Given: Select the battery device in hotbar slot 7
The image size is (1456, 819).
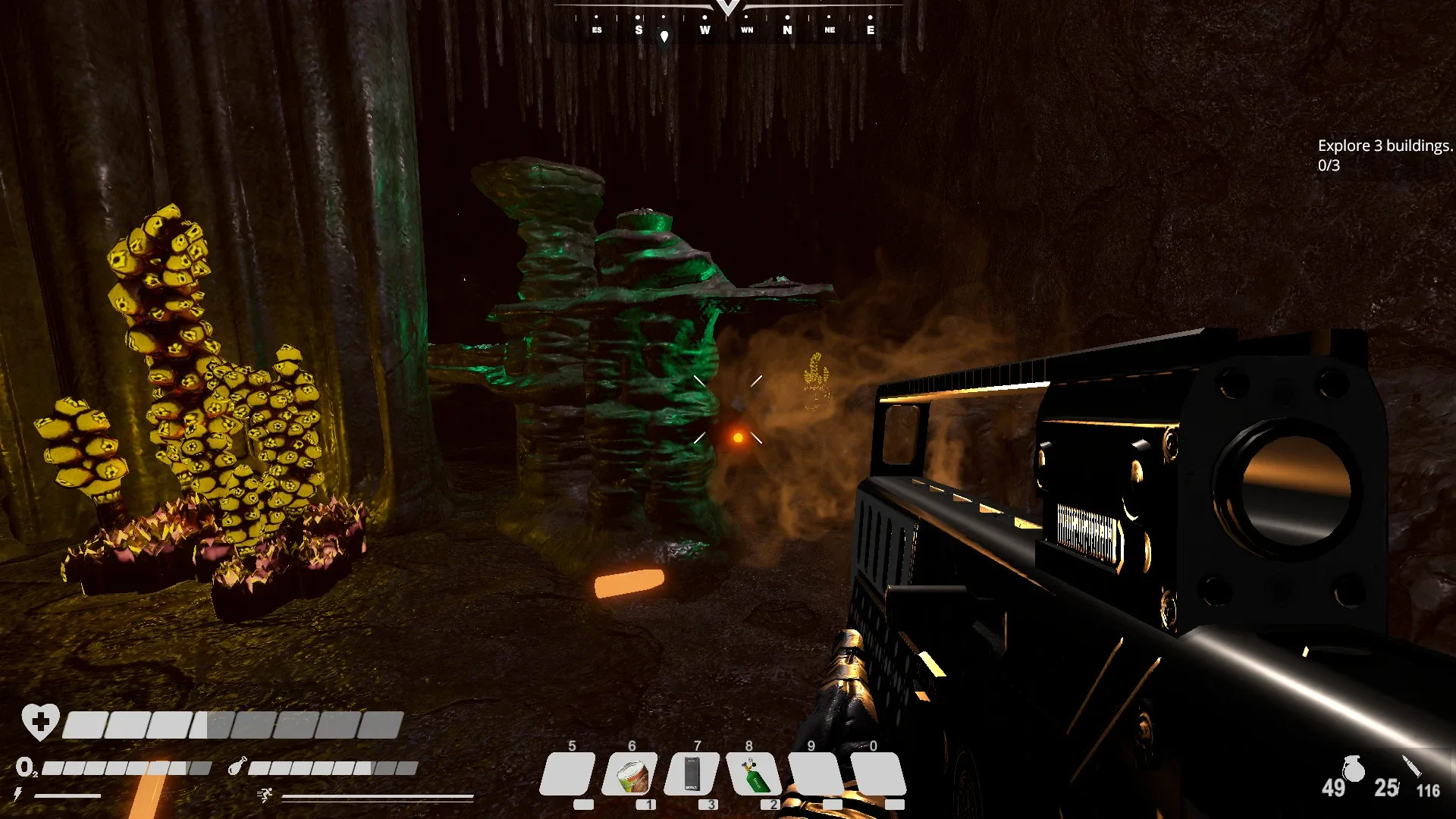Looking at the screenshot, I should click(692, 773).
